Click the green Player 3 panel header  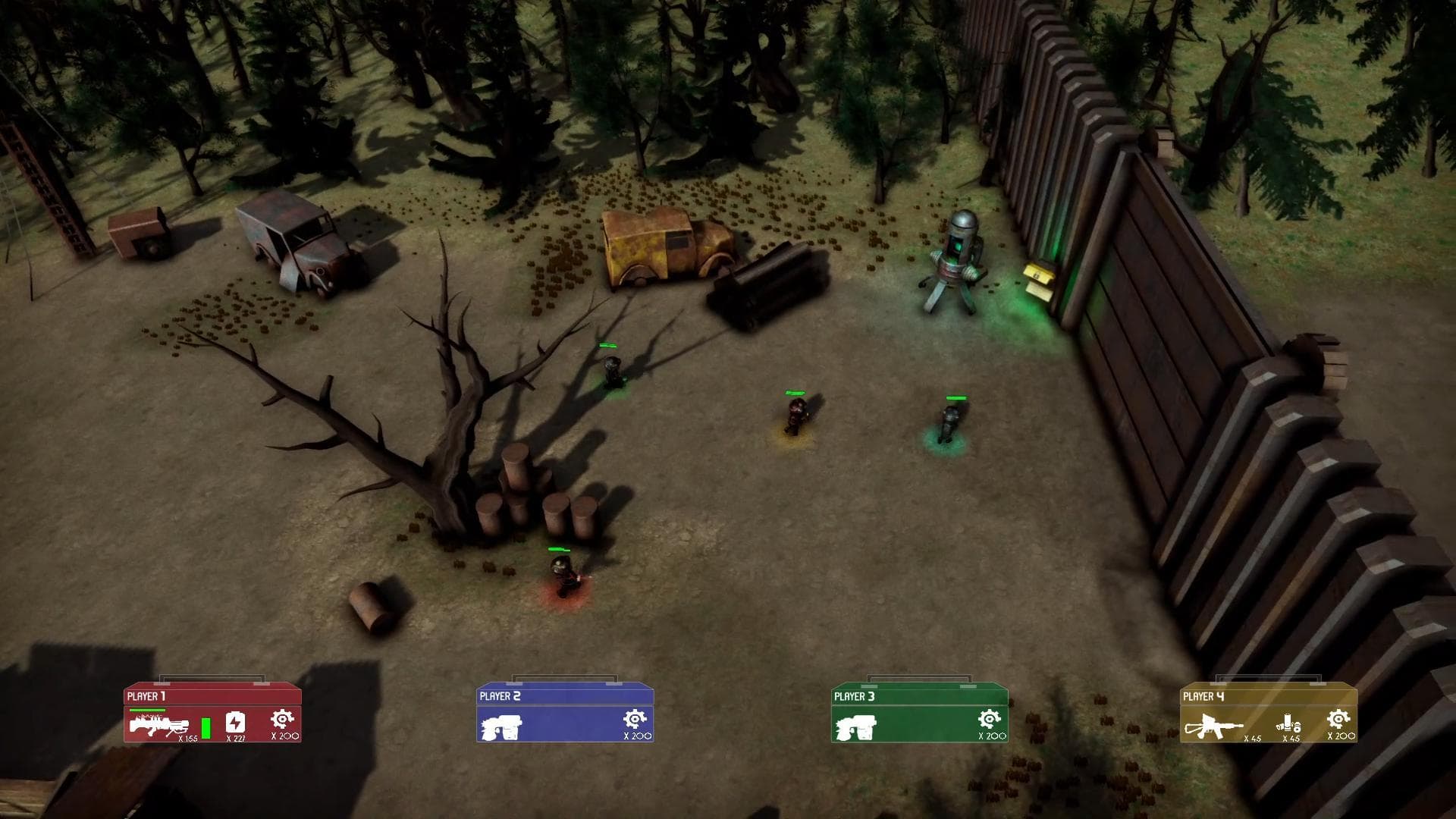click(x=919, y=696)
